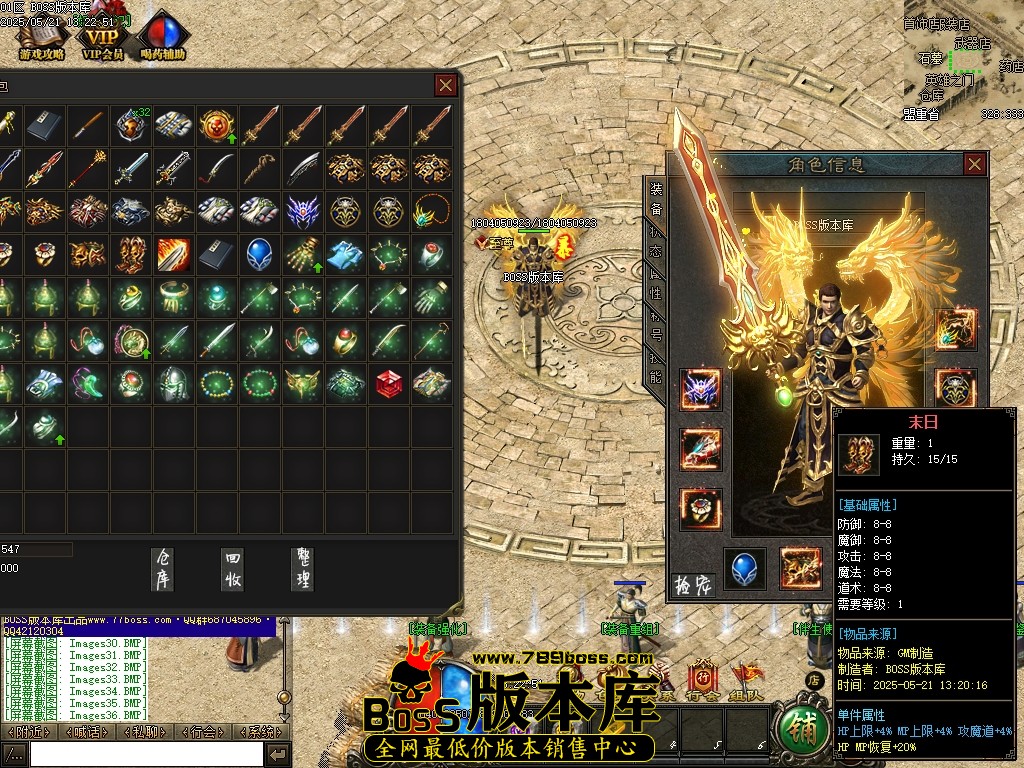Select the purple helmet equipment slot
The width and height of the screenshot is (1024, 768).
[x=700, y=390]
